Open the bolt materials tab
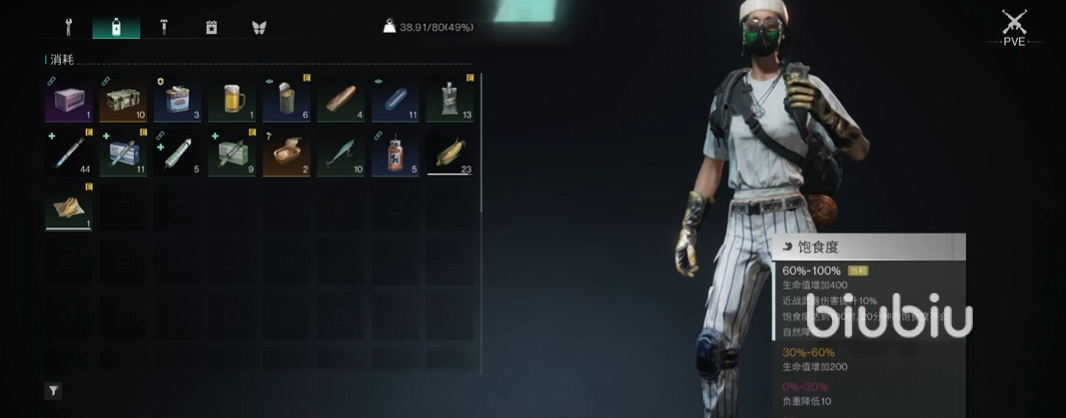Screen dimensions: 1066x418 pos(163,27)
